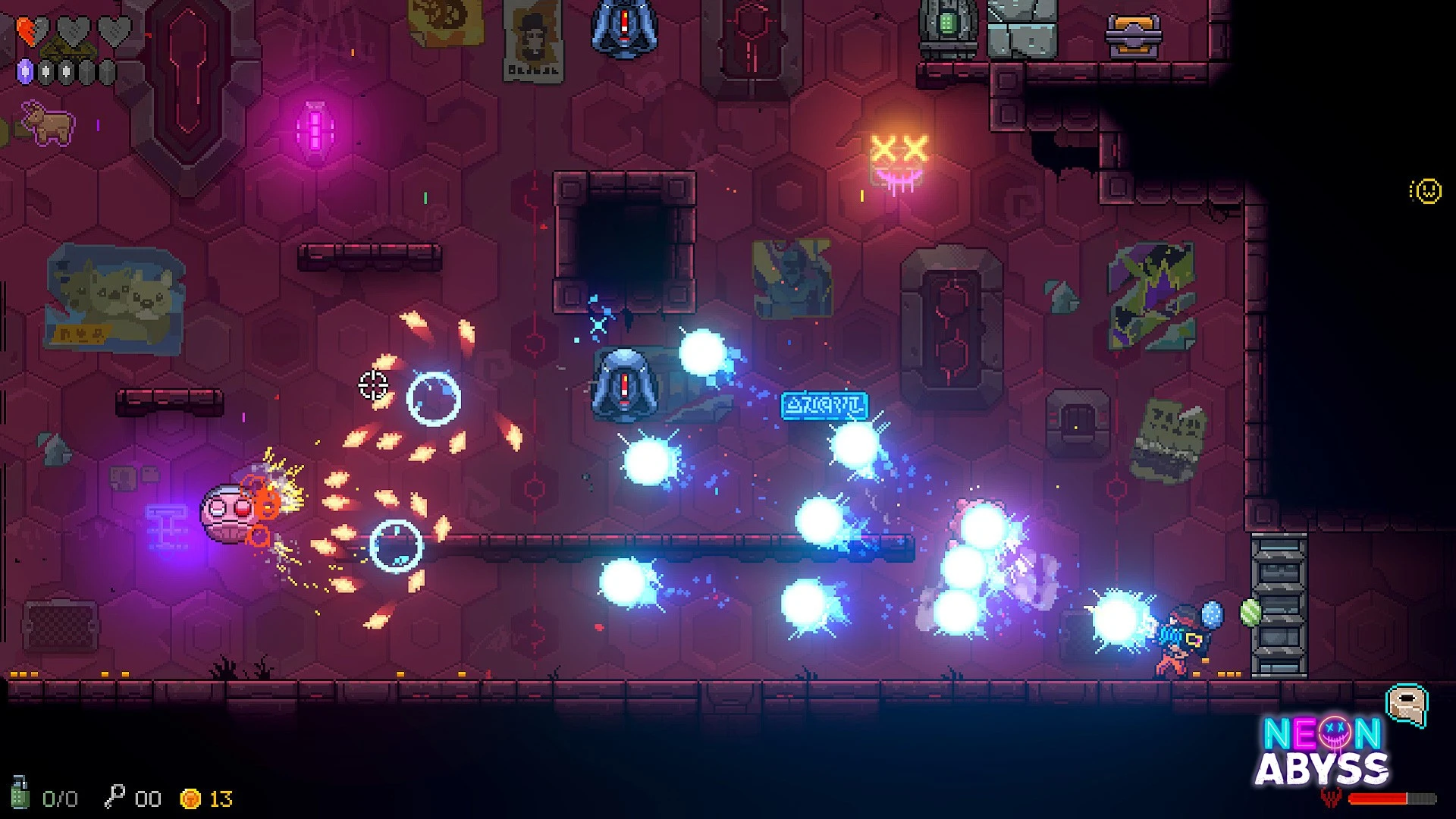Select the yellow smiley minimap room marker
This screenshot has height=819, width=1456.
tap(1426, 191)
